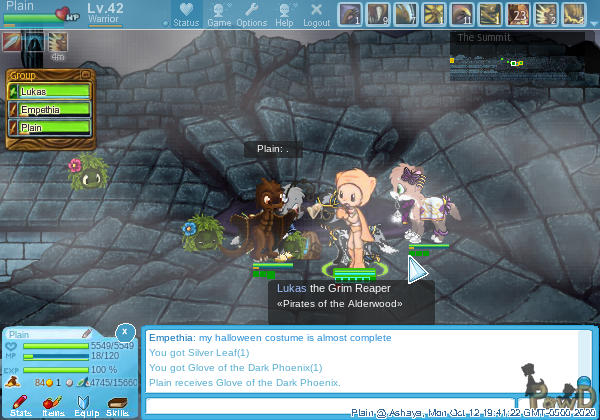Select the red sword slash buff icon
The image size is (600, 420).
(x=11, y=42)
